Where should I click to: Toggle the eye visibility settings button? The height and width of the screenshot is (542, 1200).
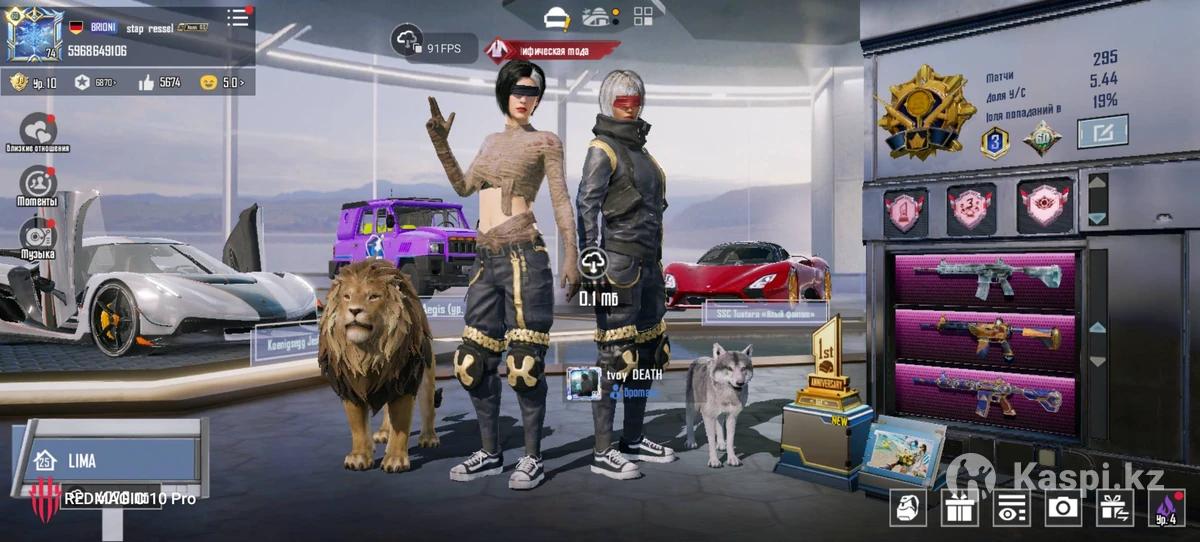click(x=1011, y=508)
